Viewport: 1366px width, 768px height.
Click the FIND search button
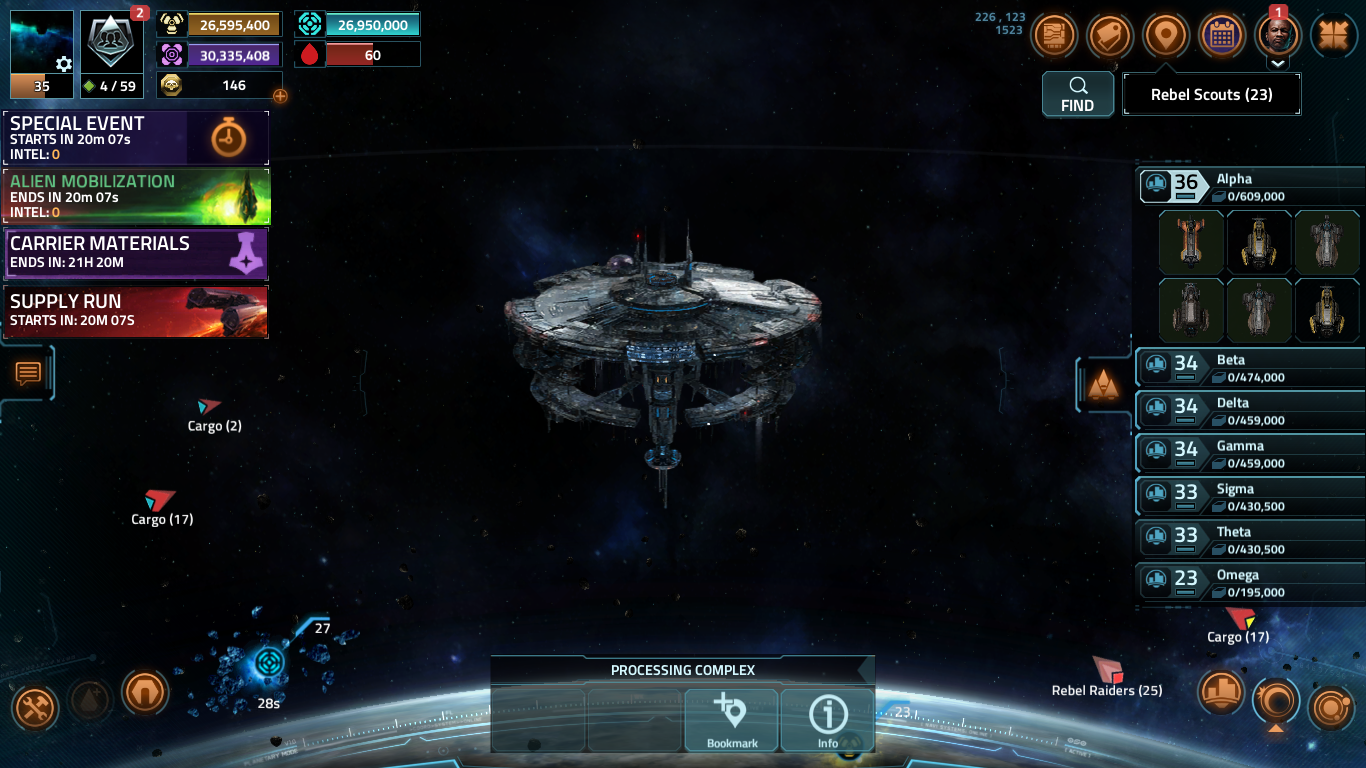[1077, 95]
